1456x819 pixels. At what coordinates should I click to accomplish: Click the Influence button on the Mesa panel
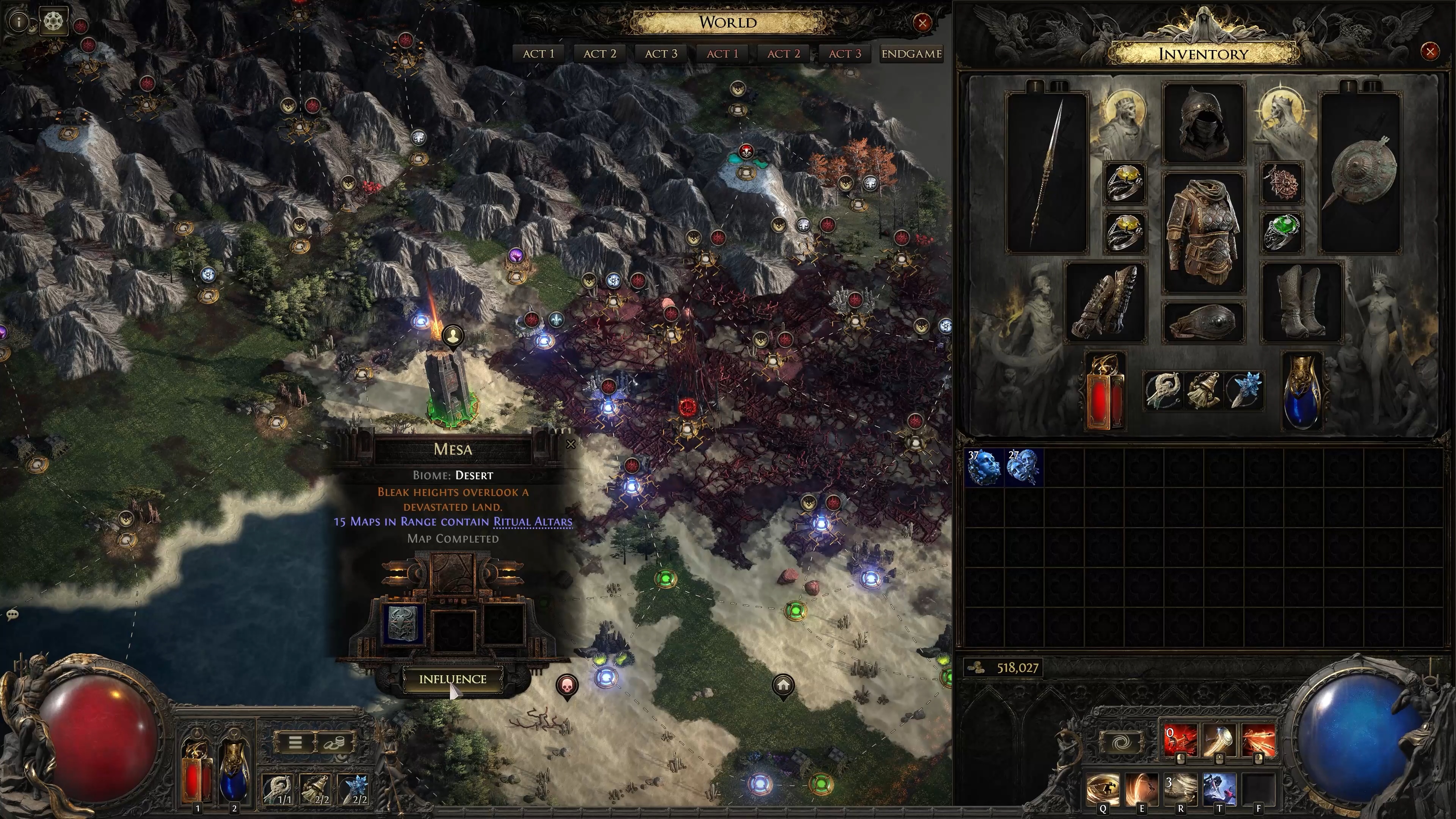(x=452, y=679)
